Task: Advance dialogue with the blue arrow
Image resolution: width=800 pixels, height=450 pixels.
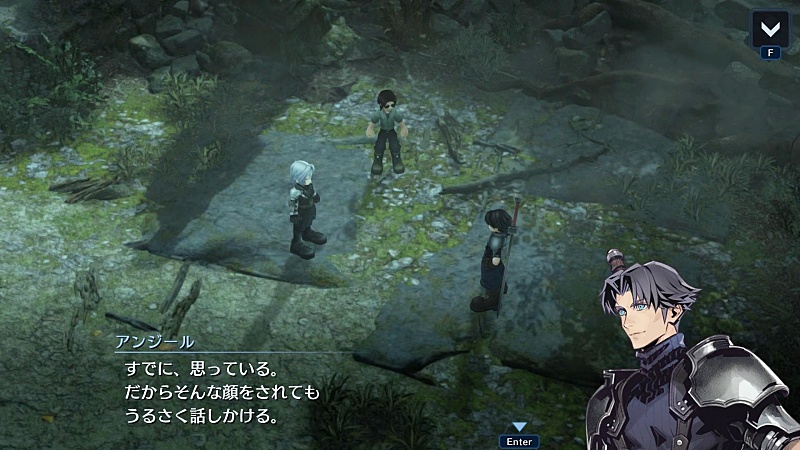Action: pyautogui.click(x=519, y=428)
